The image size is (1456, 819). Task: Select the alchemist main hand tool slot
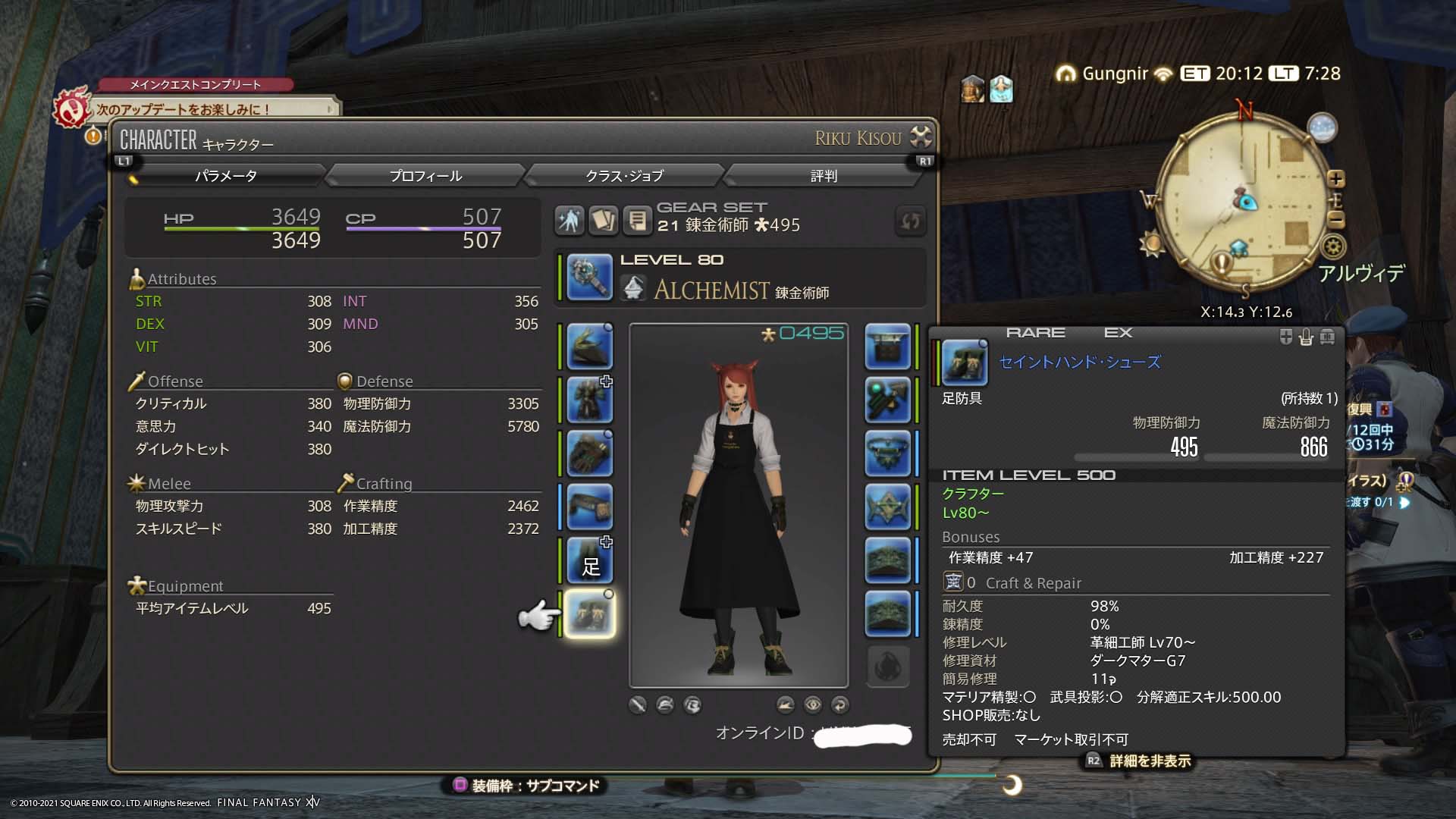click(589, 277)
